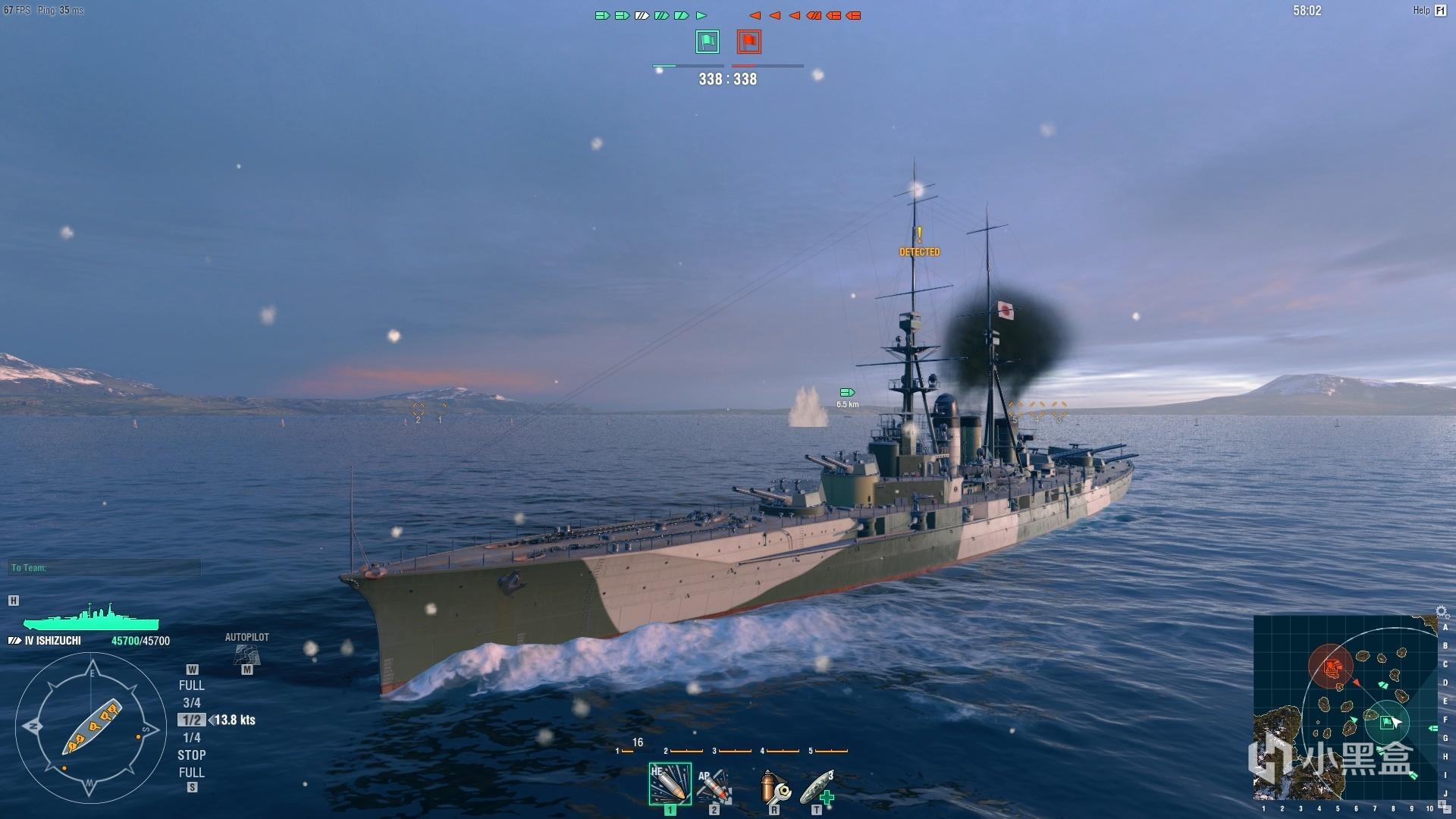The height and width of the screenshot is (819, 1456).
Task: Click the red enemy capture flag icon
Action: (748, 42)
